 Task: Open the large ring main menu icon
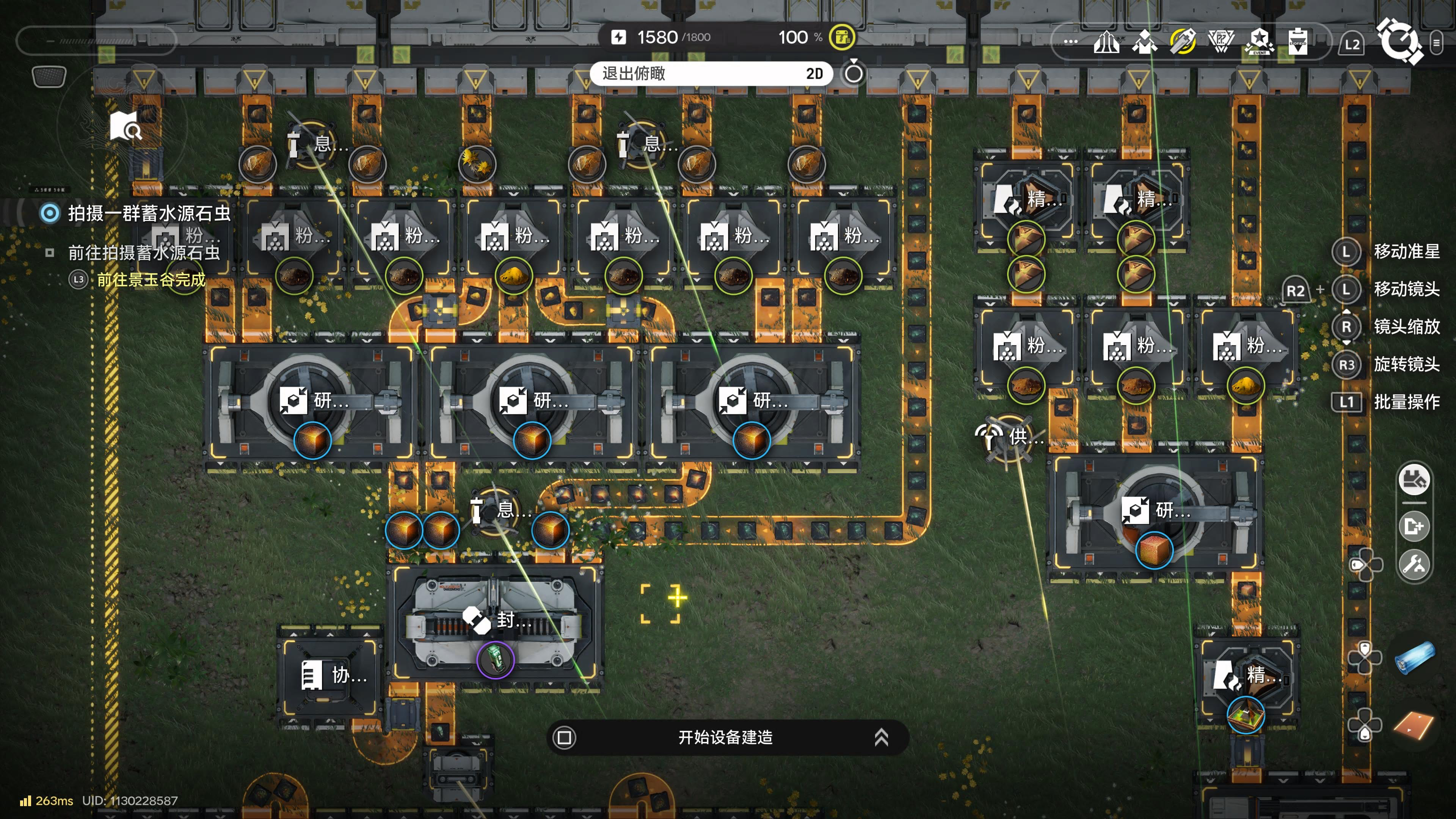point(1399,41)
